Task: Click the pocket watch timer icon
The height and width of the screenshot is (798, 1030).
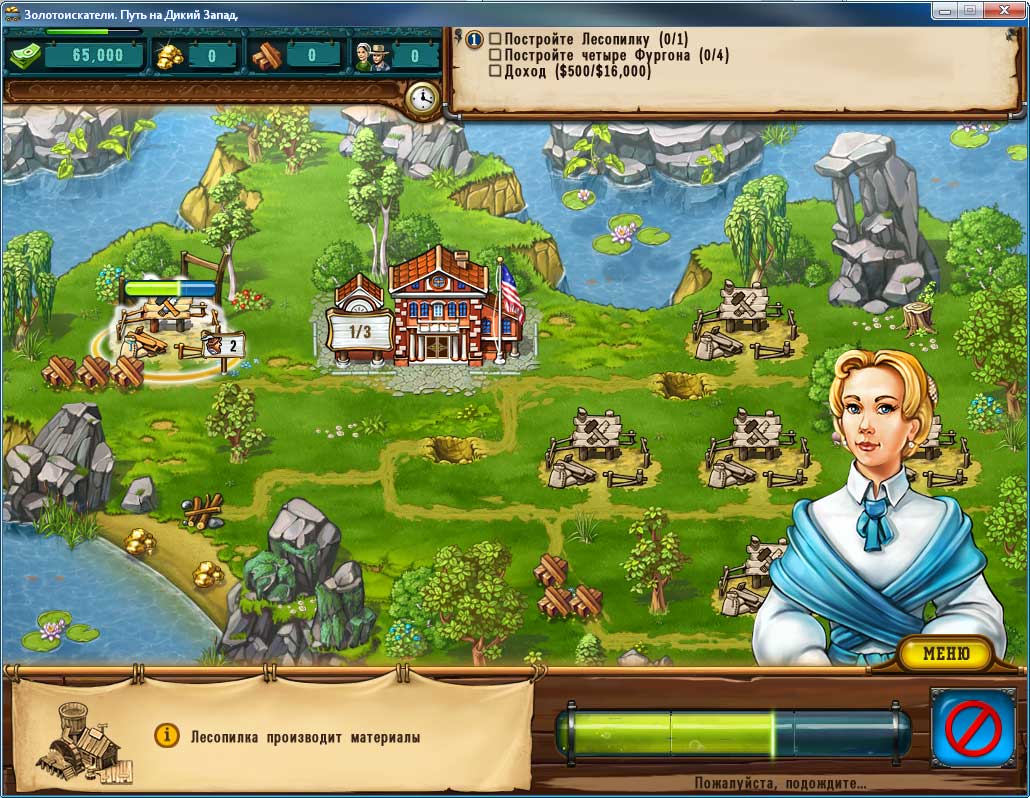Action: [x=423, y=98]
